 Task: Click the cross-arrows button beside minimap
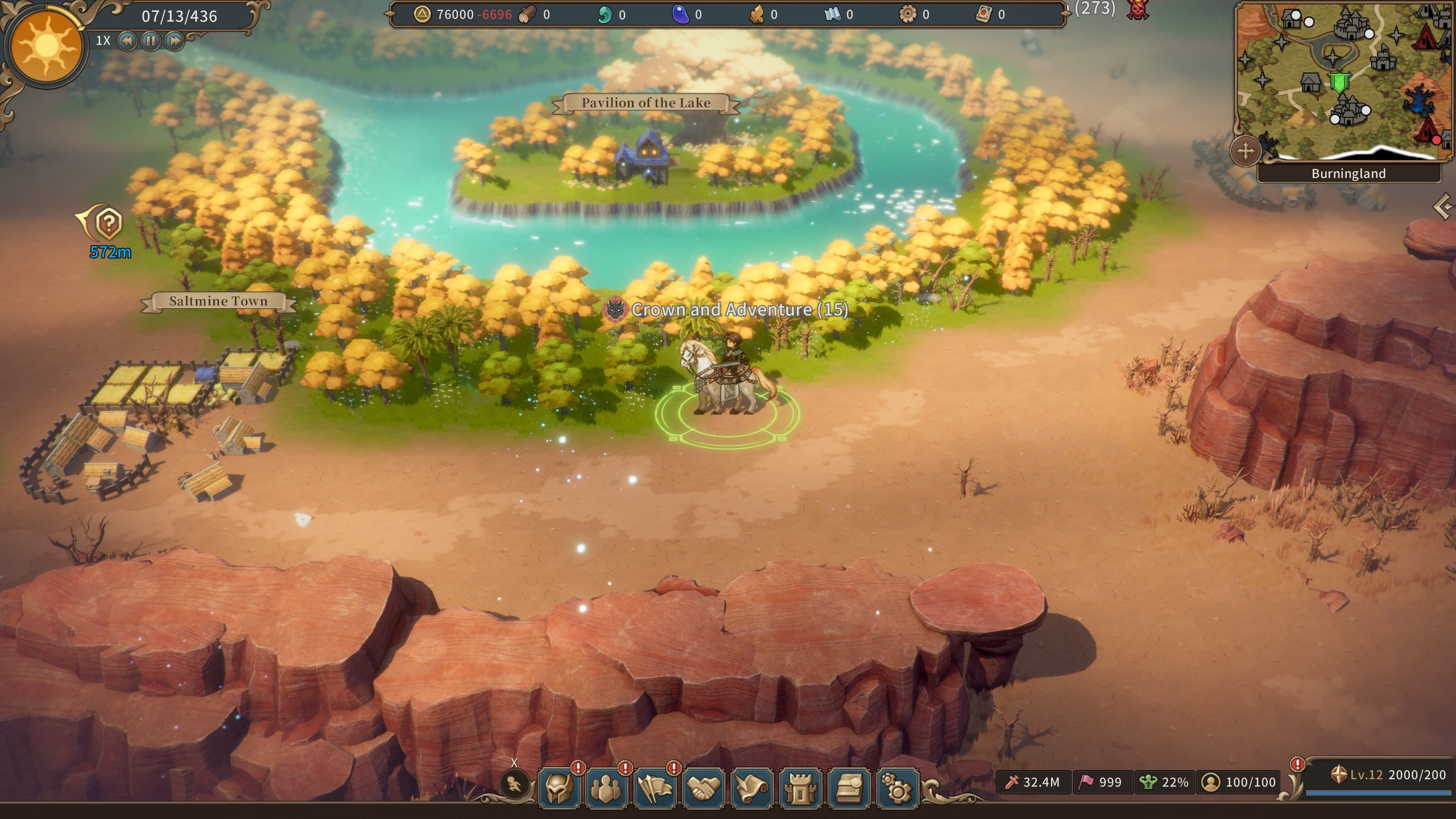click(x=1245, y=151)
